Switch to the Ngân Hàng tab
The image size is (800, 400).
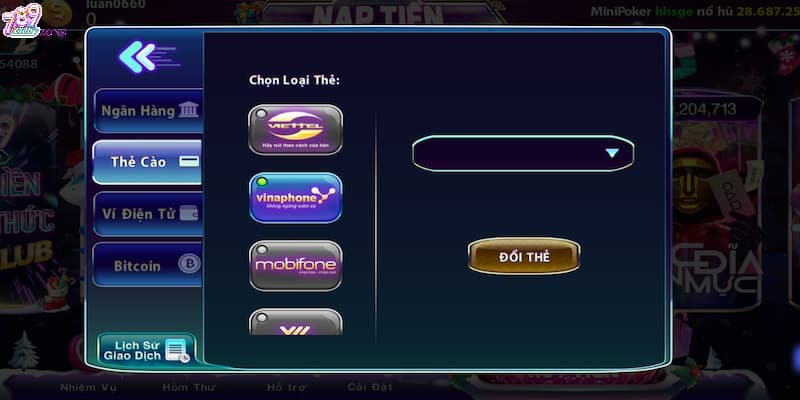[x=147, y=111]
